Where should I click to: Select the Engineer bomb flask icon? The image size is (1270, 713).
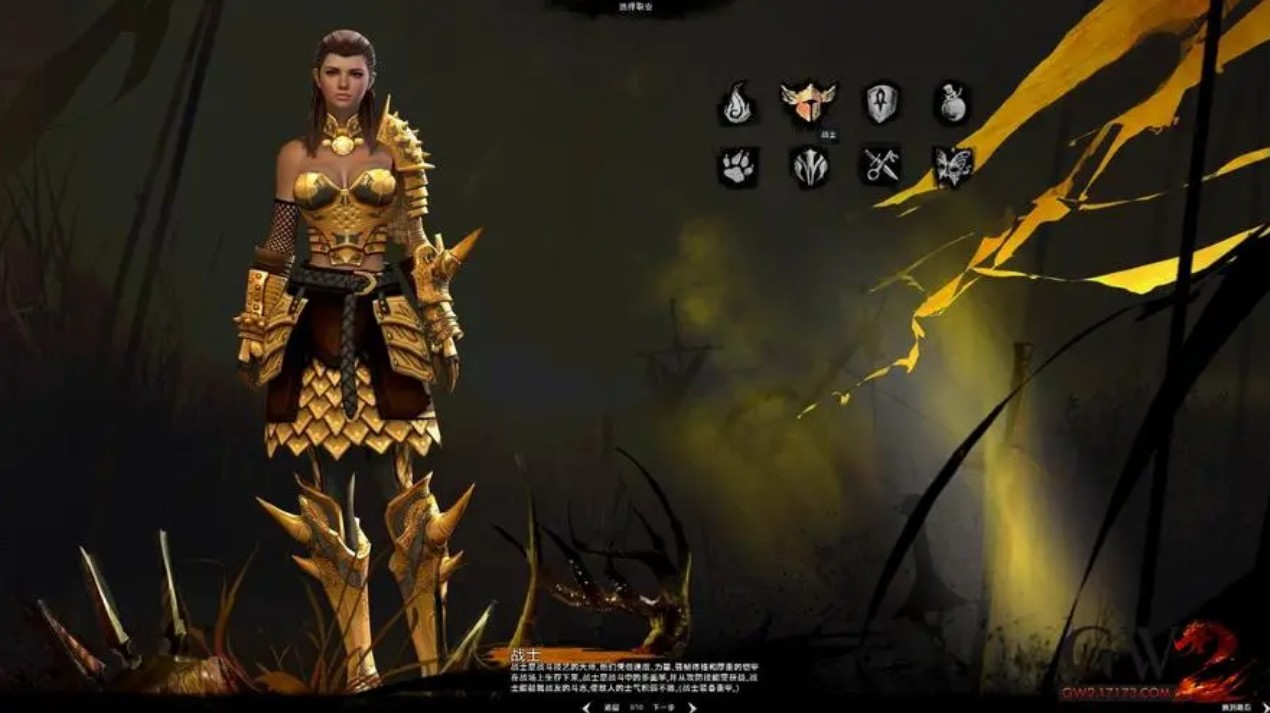pos(953,103)
